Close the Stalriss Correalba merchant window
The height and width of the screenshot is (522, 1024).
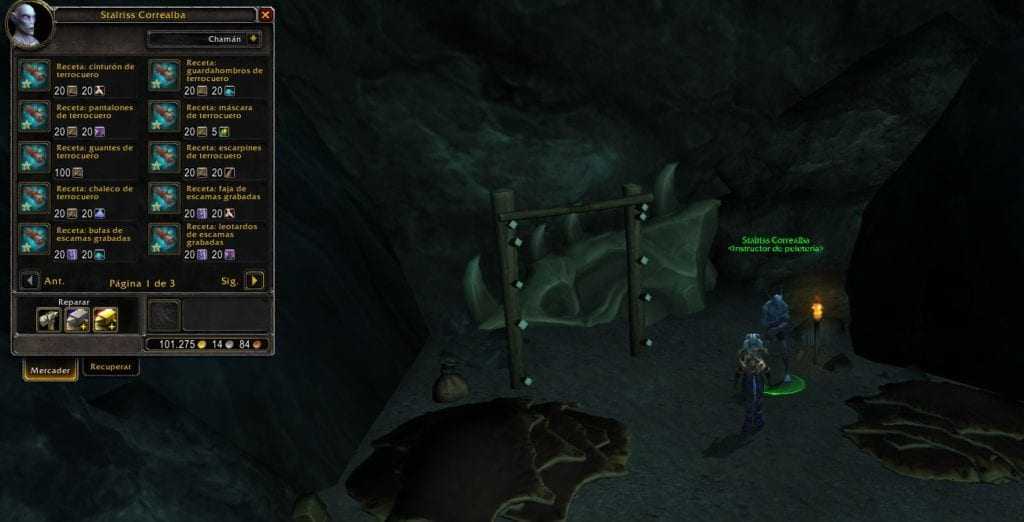coord(265,15)
